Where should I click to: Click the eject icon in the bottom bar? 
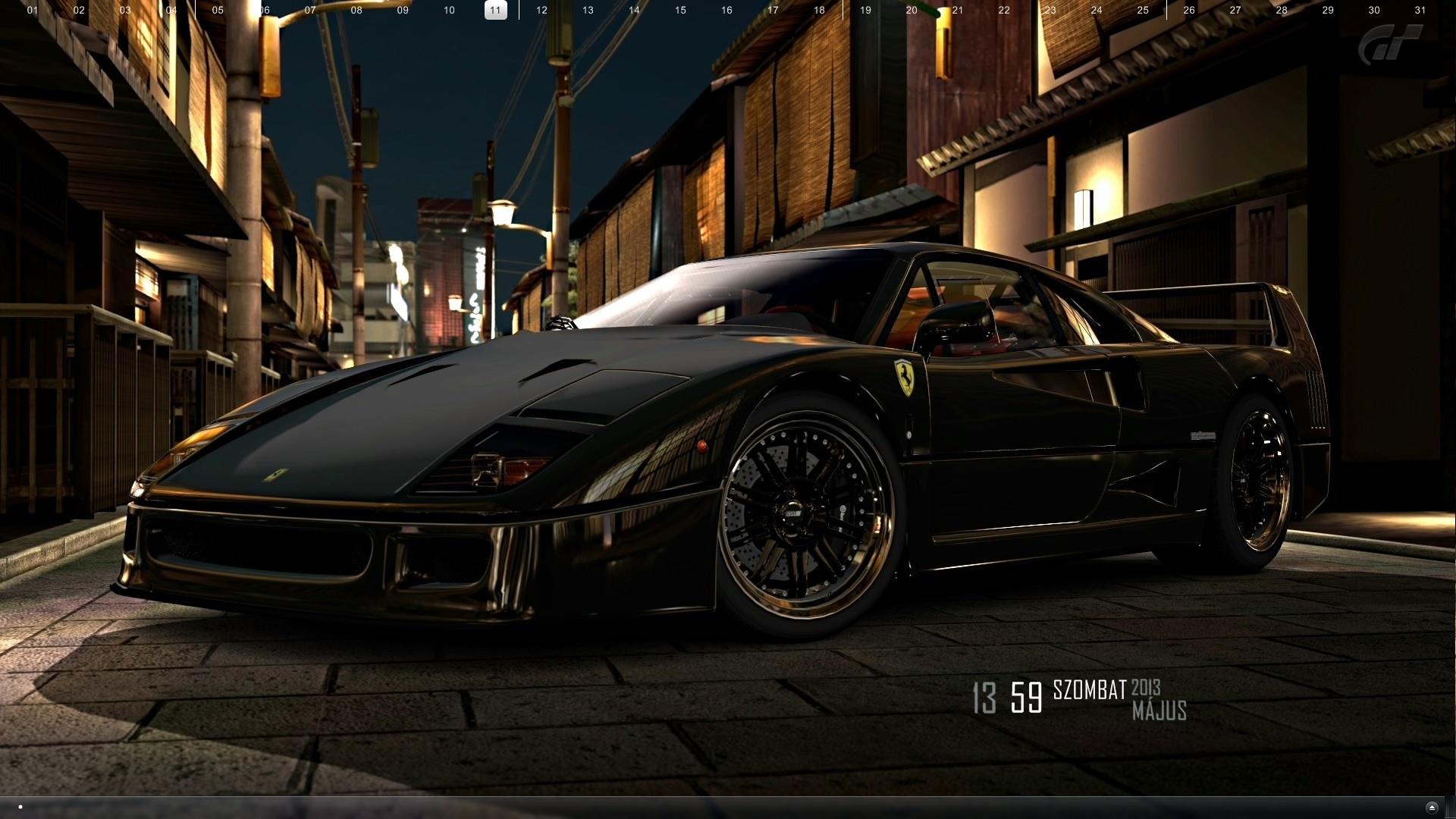coord(1432,808)
